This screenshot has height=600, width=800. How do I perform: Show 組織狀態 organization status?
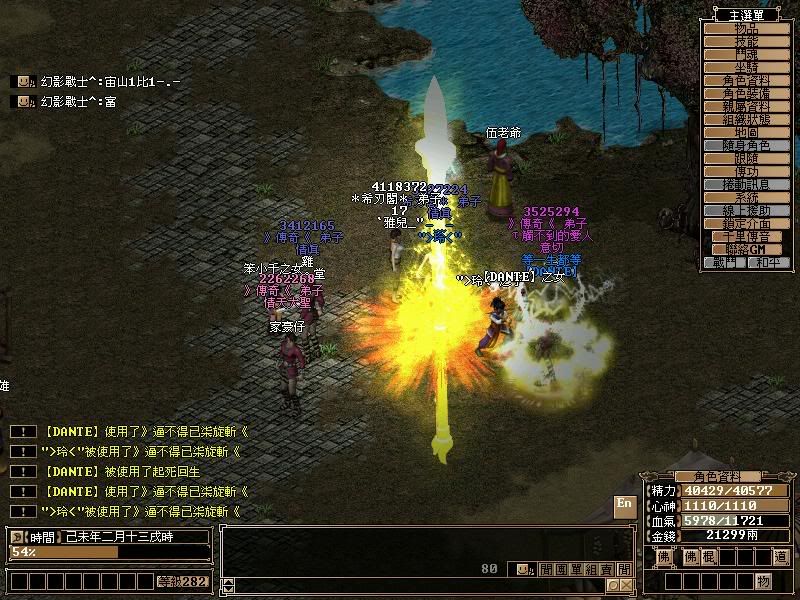[x=747, y=119]
